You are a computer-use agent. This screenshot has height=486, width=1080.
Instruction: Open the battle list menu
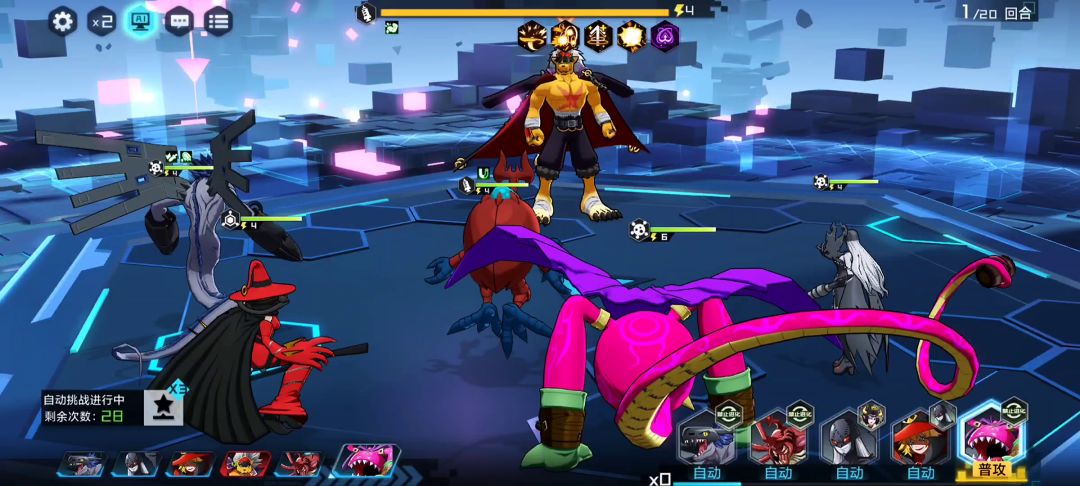point(218,21)
